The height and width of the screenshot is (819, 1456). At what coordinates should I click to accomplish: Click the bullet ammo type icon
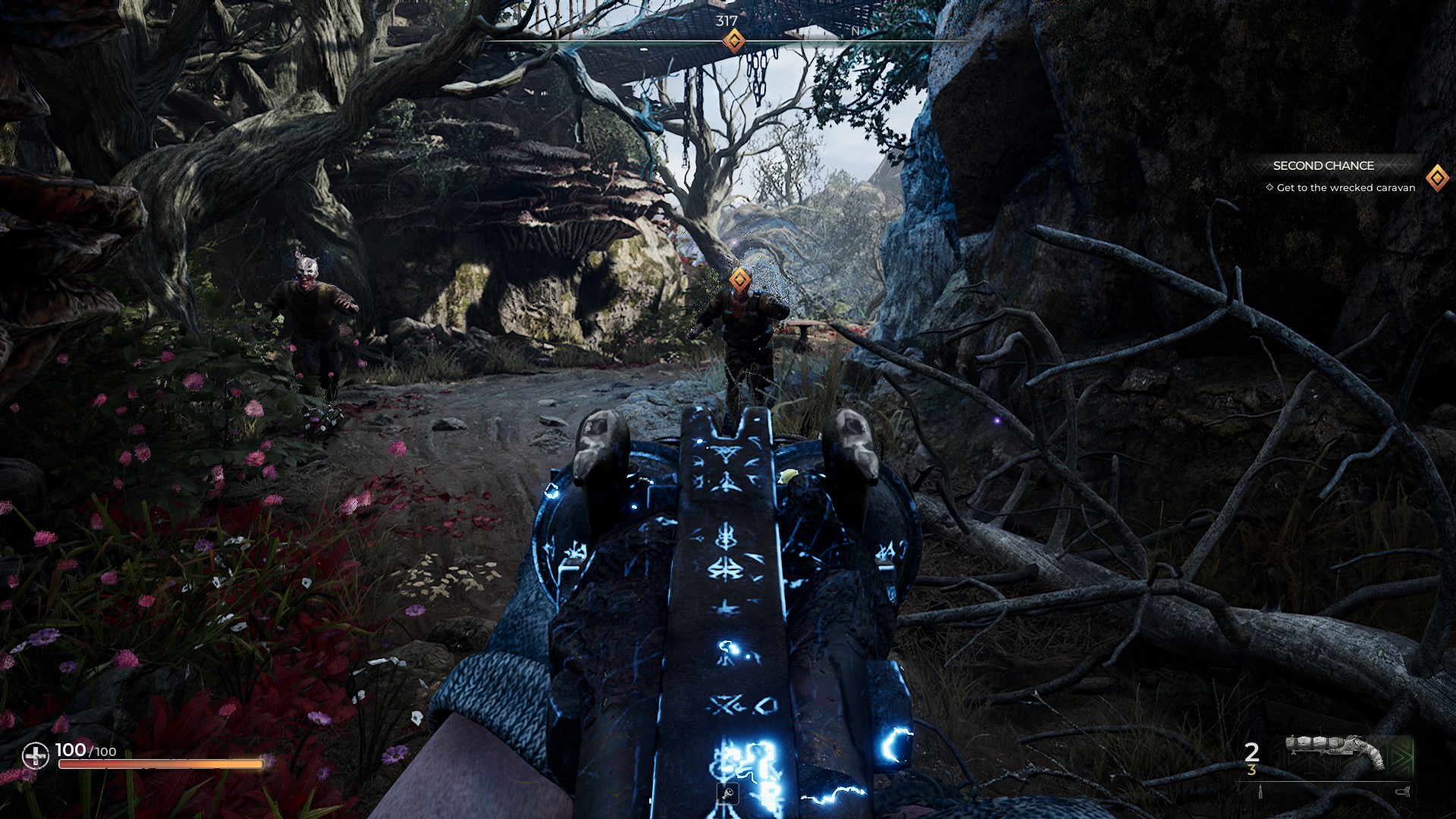pyautogui.click(x=1260, y=792)
